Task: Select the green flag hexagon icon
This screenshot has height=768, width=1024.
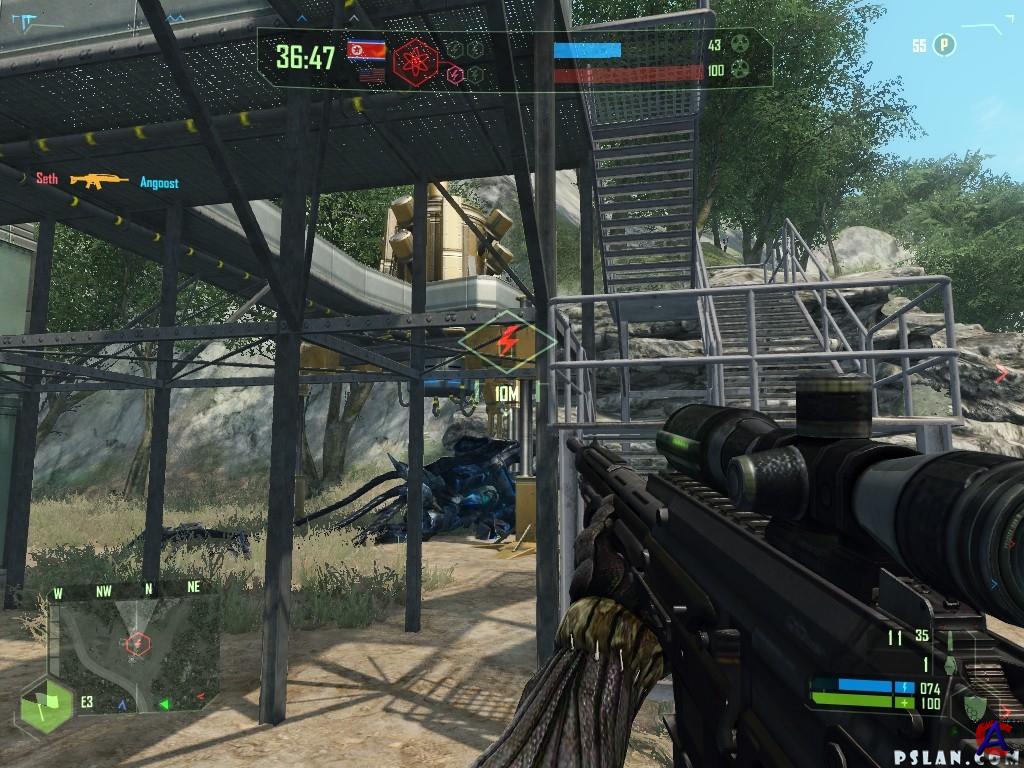Action: [x=46, y=704]
